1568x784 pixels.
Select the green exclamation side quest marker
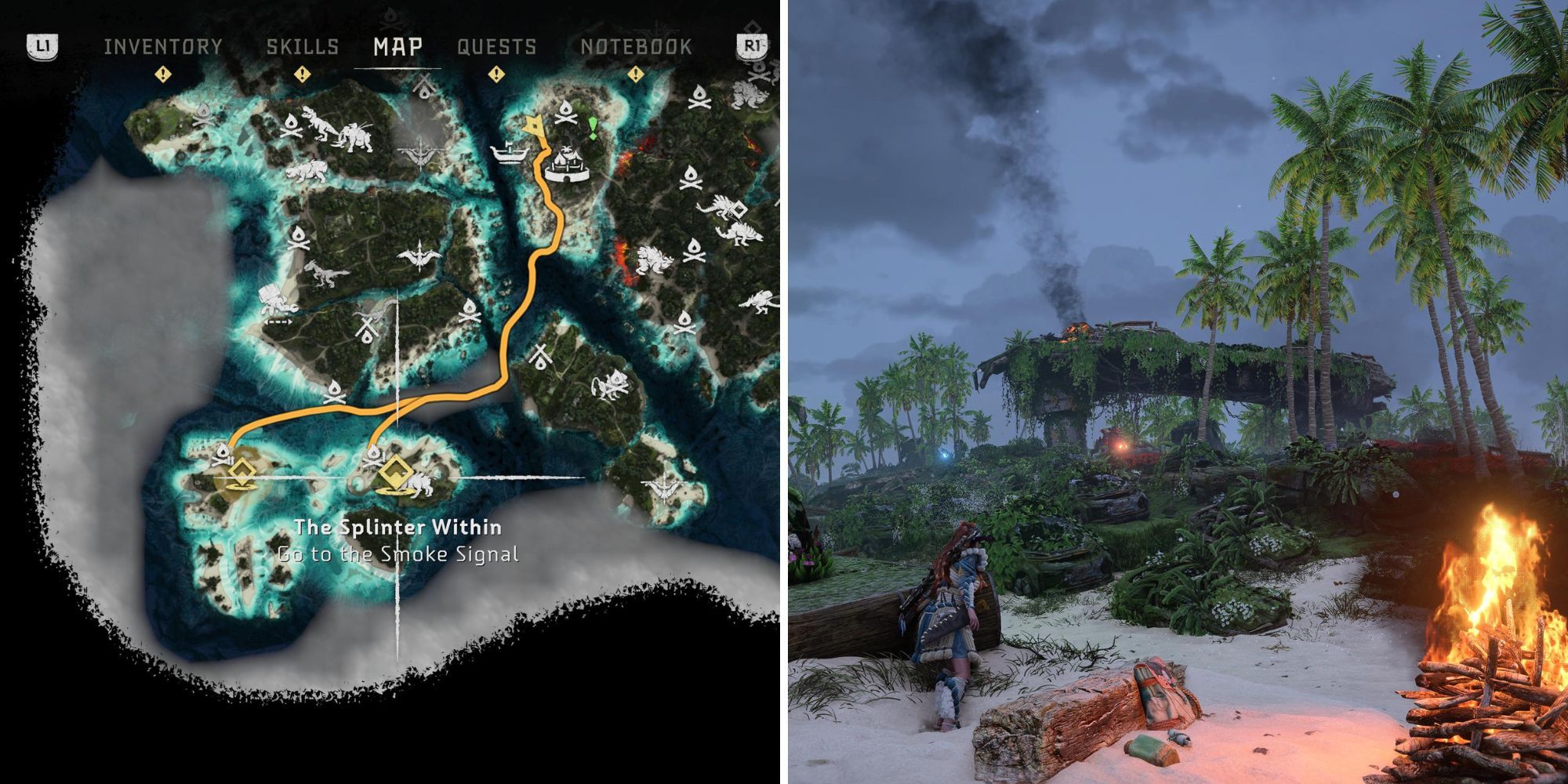tap(593, 128)
